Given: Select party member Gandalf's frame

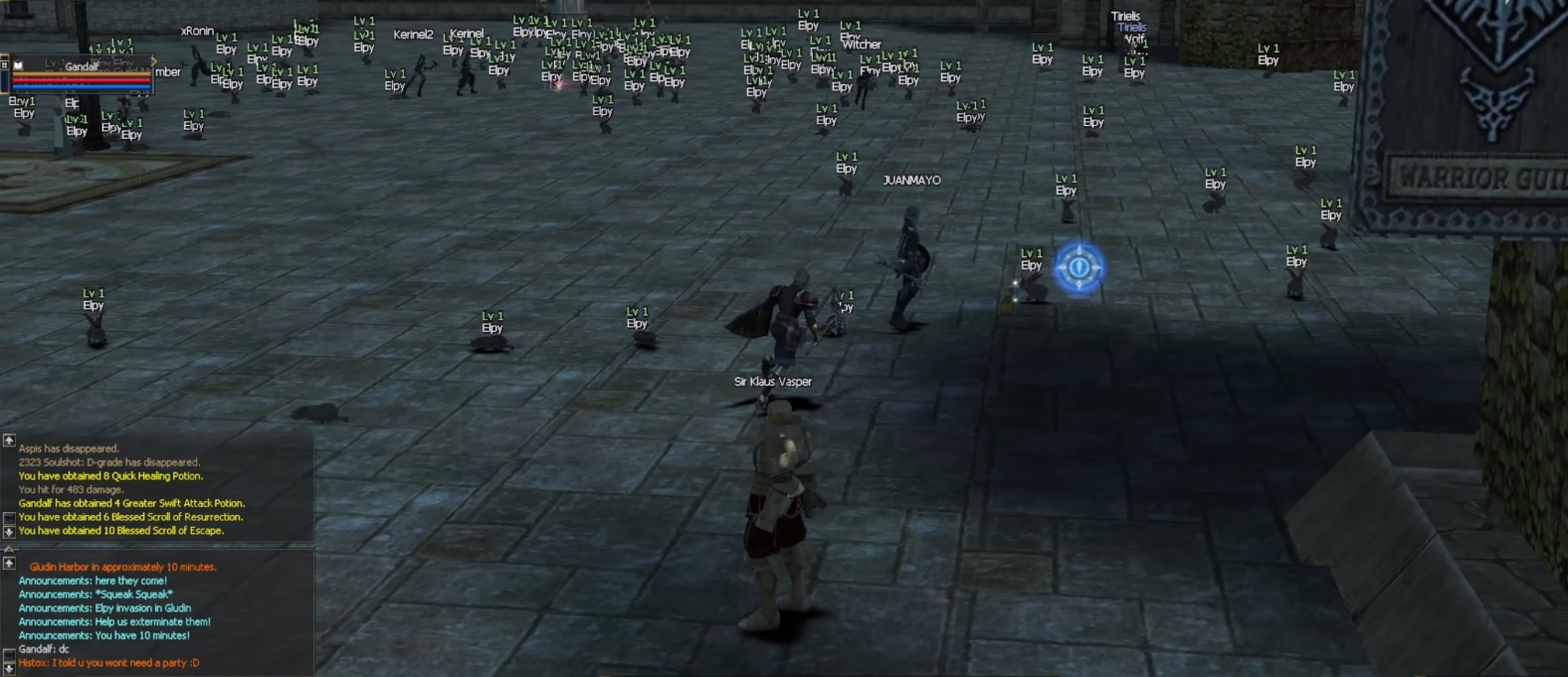Looking at the screenshot, I should [x=81, y=74].
